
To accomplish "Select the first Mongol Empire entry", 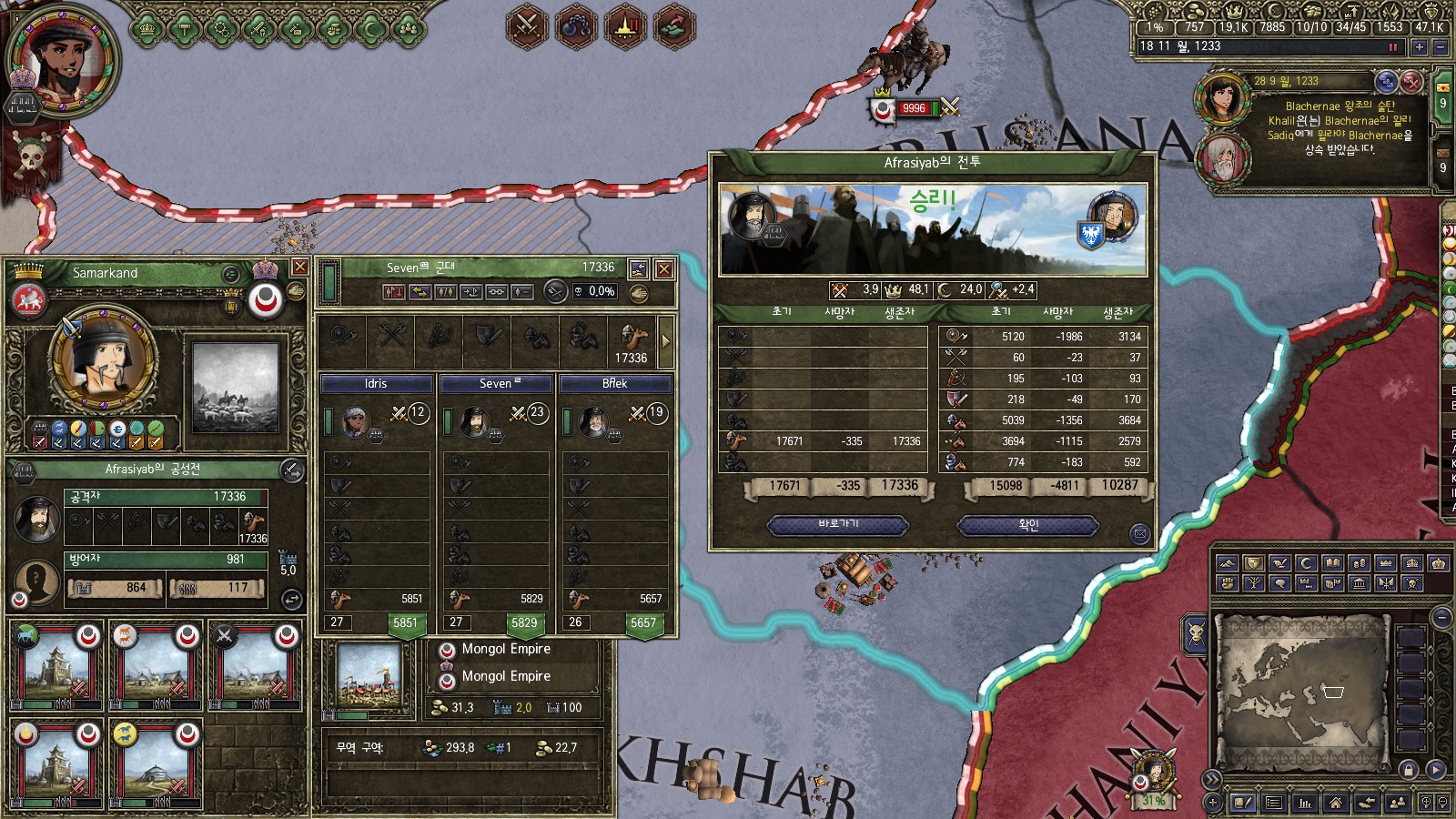I will tap(506, 649).
